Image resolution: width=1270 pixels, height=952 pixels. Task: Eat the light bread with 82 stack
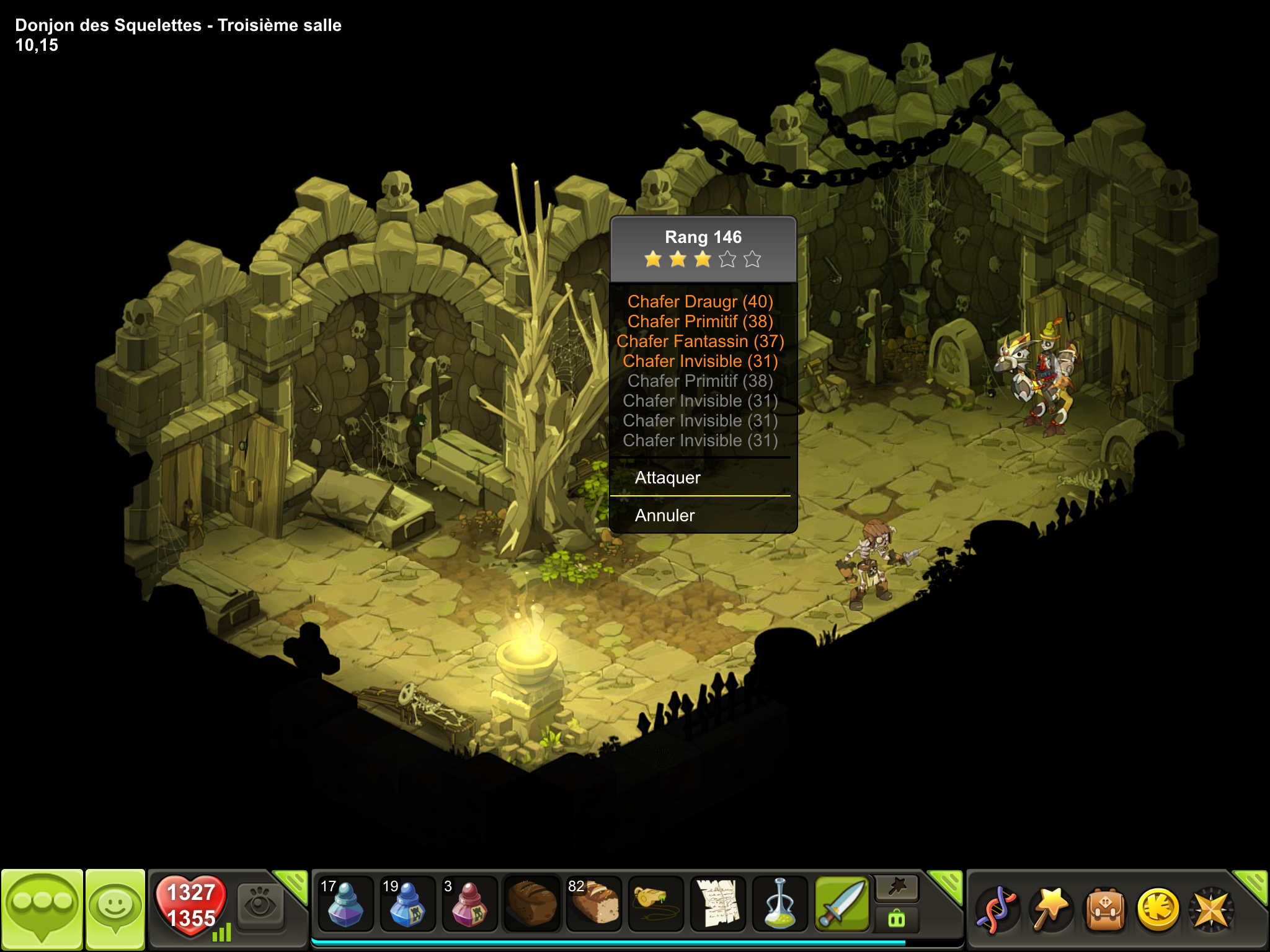pos(594,904)
